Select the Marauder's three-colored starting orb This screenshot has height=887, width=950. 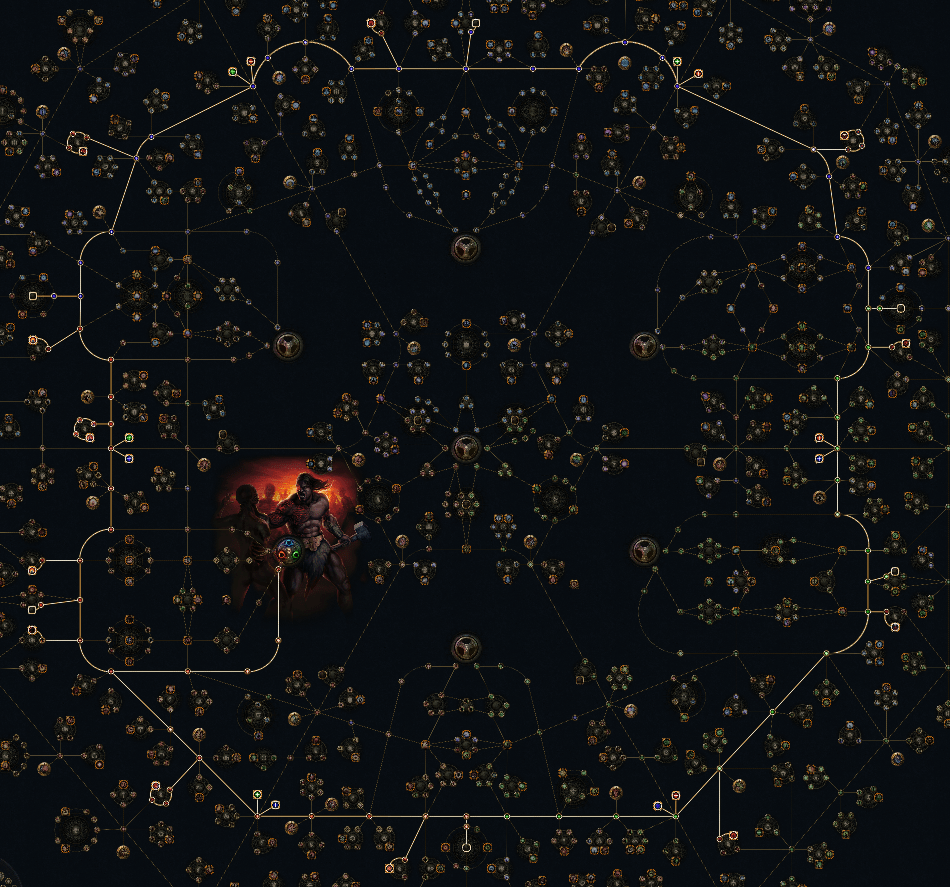pos(289,549)
